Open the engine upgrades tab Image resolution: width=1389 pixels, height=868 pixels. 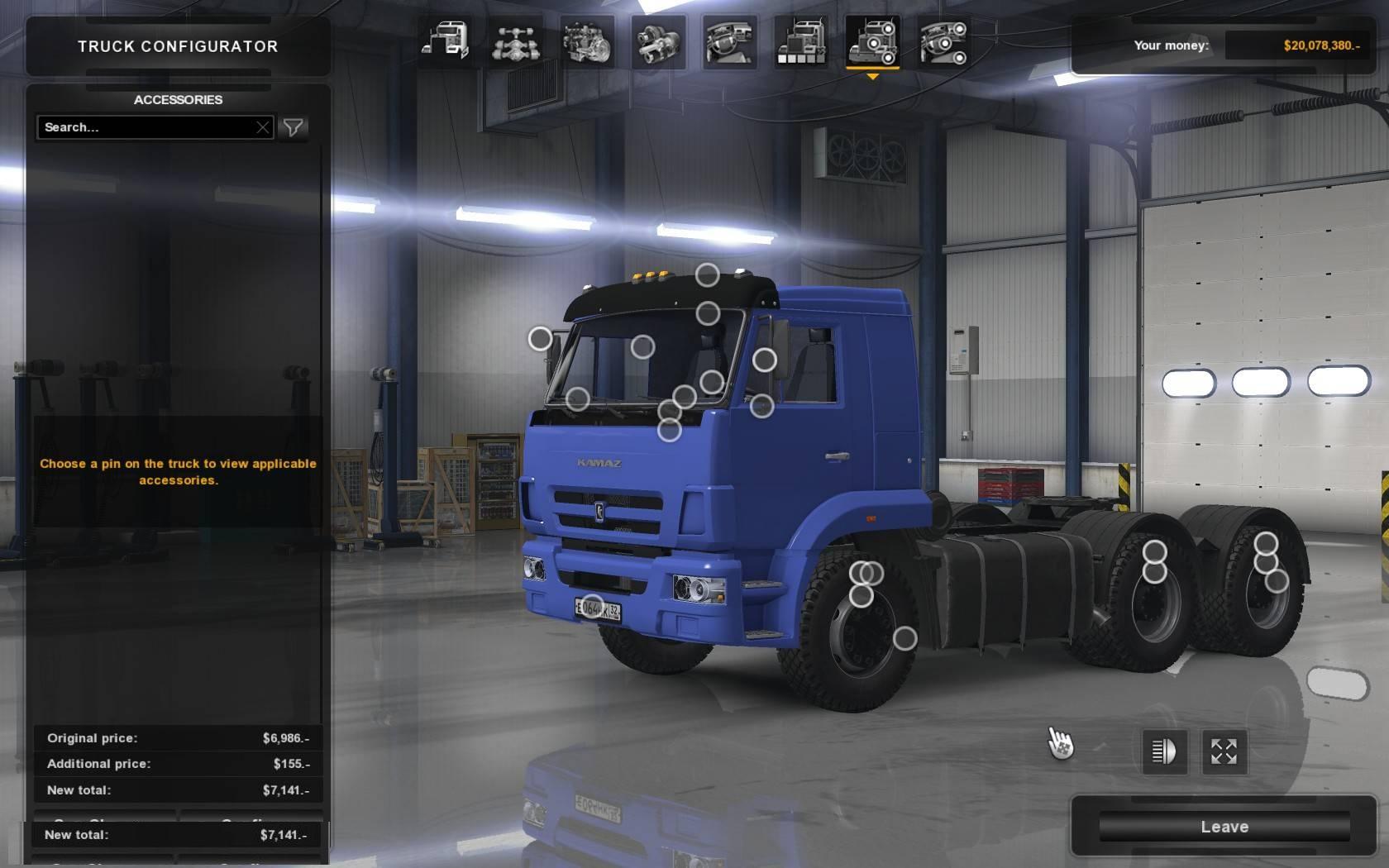pos(587,42)
